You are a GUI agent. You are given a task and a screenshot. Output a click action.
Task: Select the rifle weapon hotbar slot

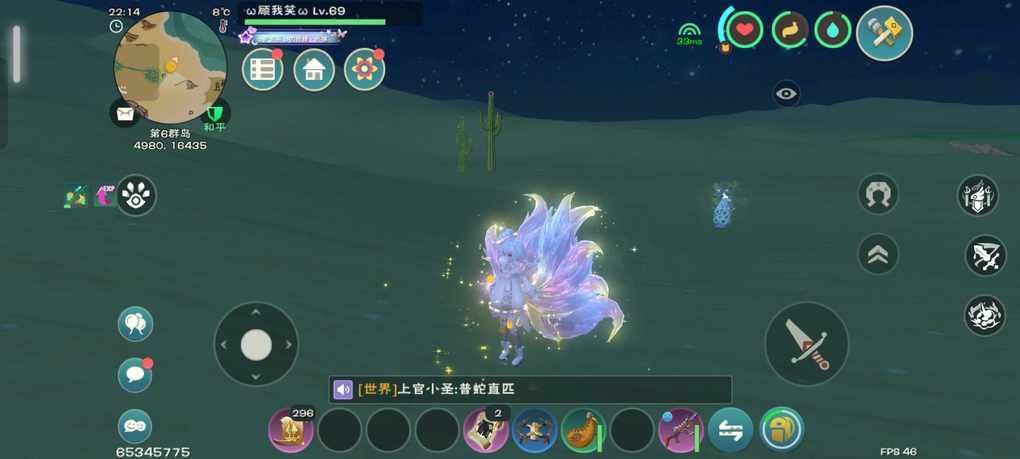click(x=680, y=430)
